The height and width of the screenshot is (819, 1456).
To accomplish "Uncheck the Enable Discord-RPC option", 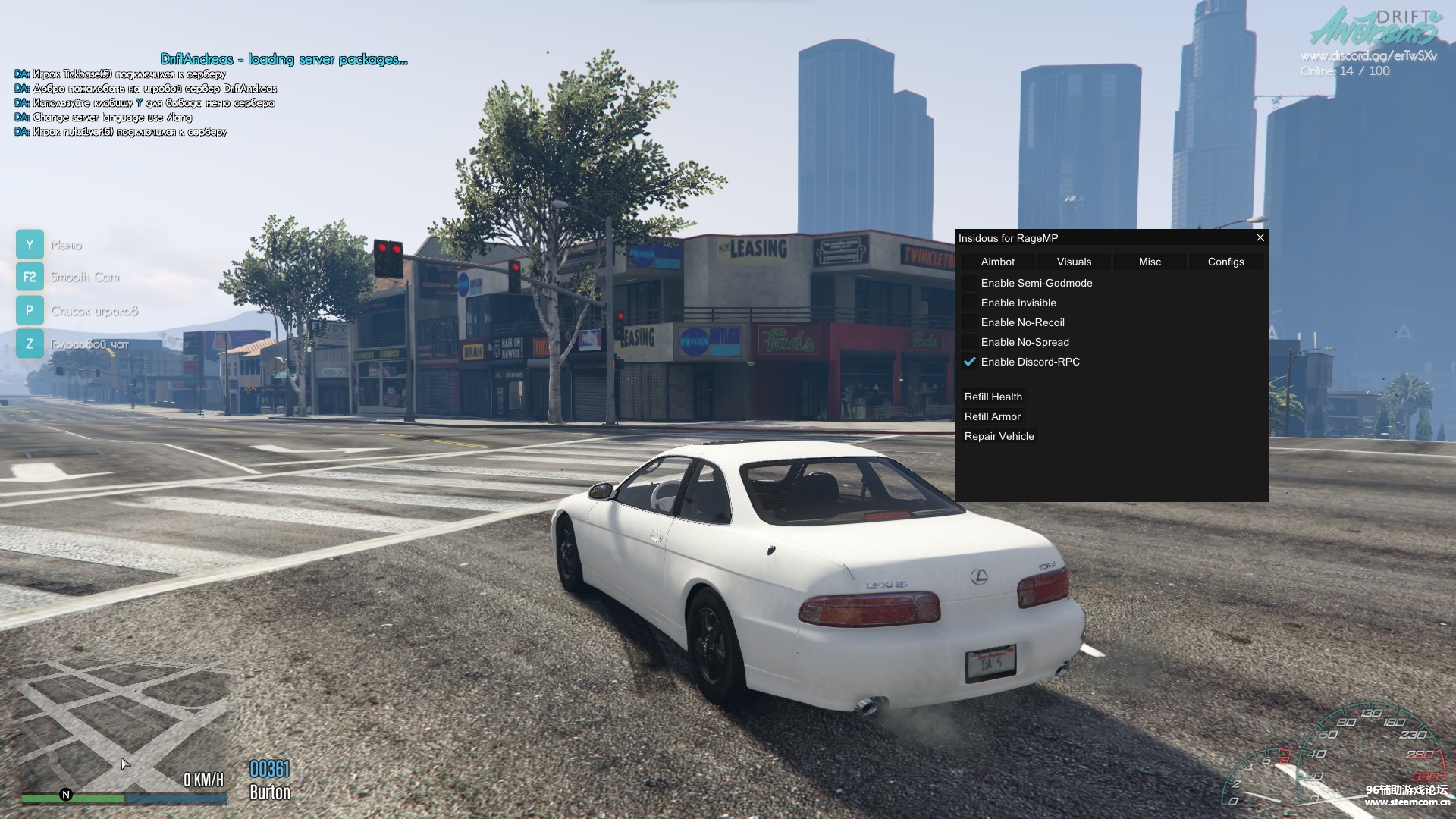I will click(x=970, y=362).
